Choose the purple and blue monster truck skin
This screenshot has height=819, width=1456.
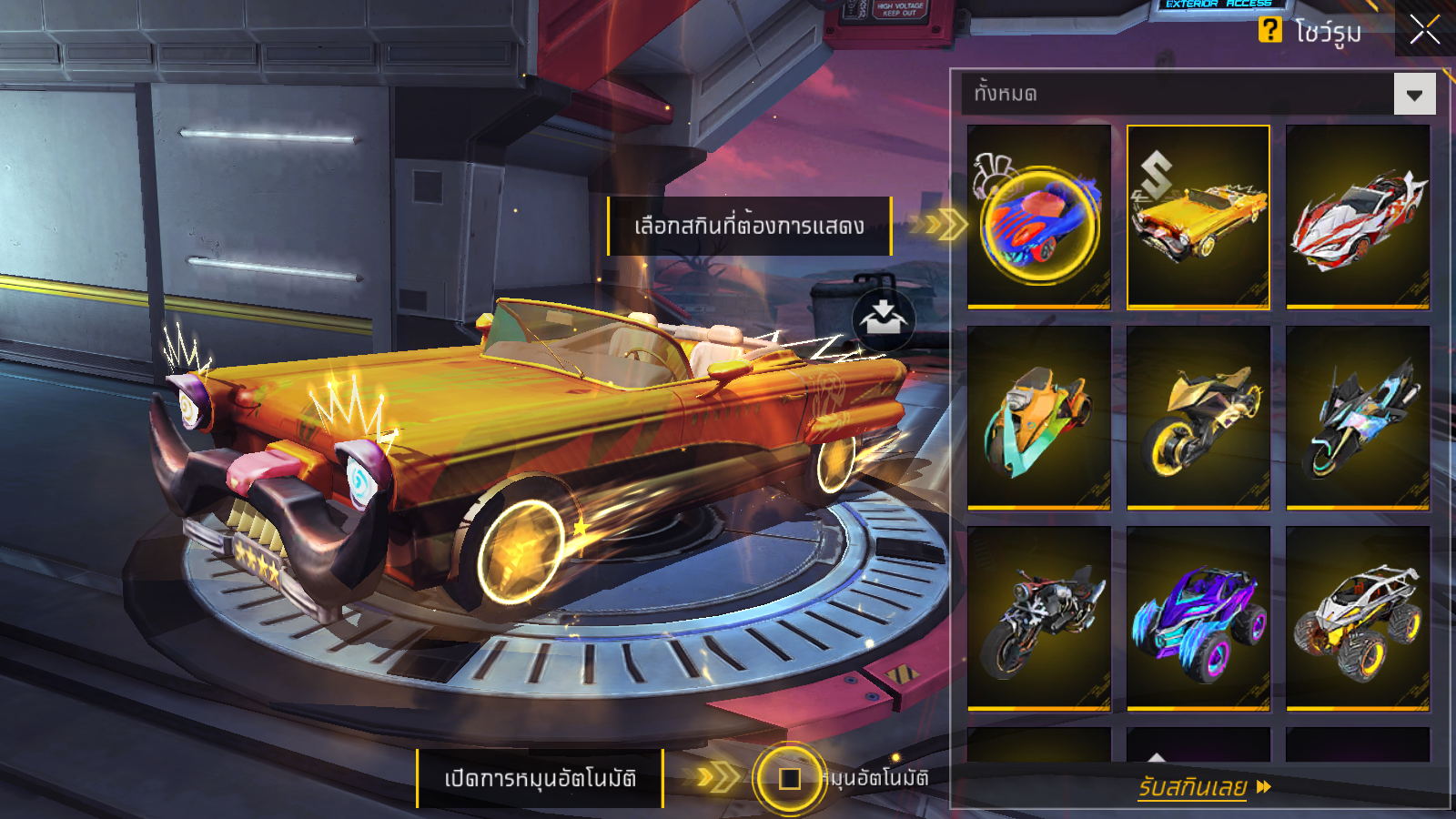click(x=1198, y=618)
